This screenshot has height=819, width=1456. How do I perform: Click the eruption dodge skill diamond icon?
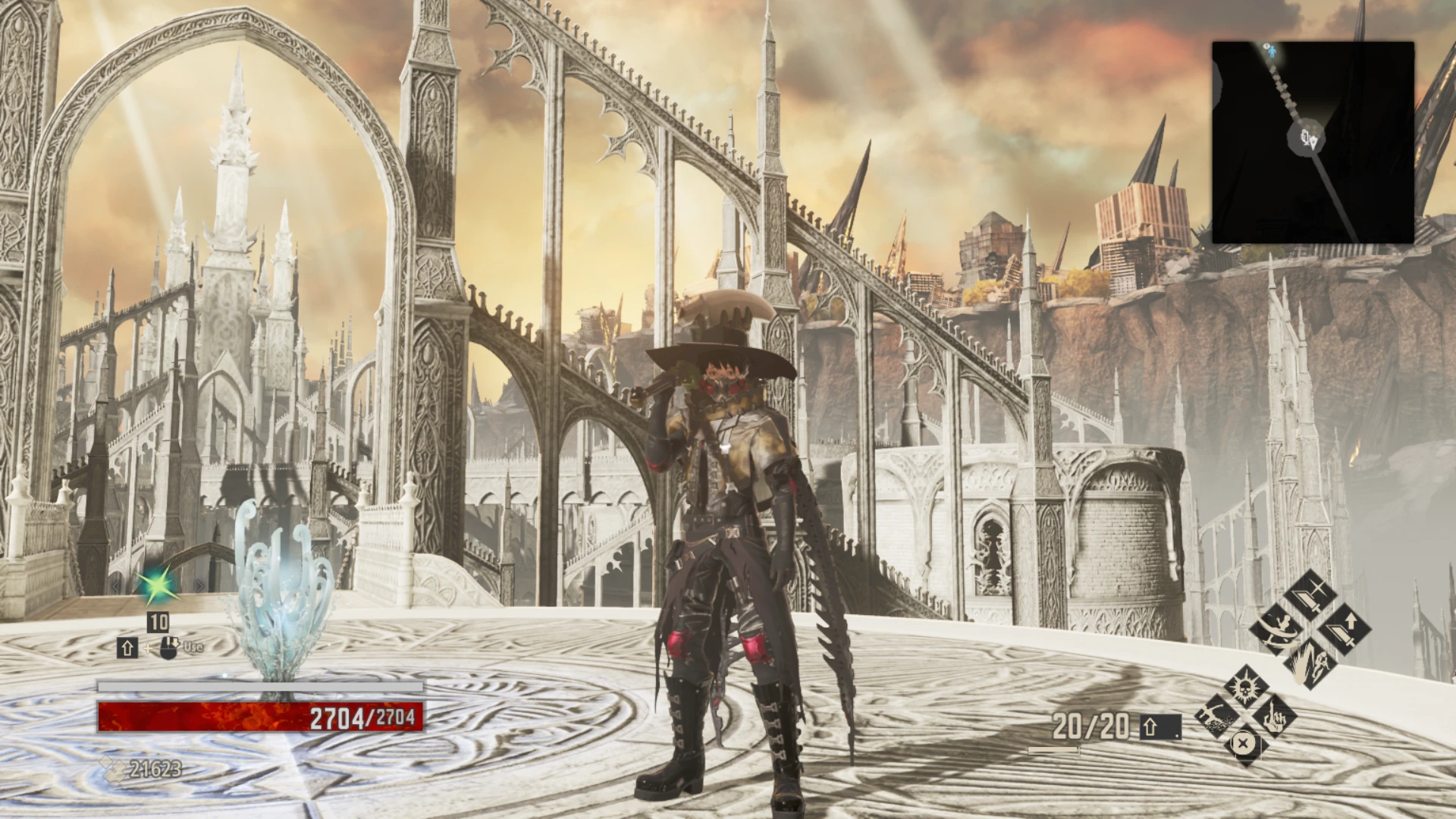tap(1310, 664)
